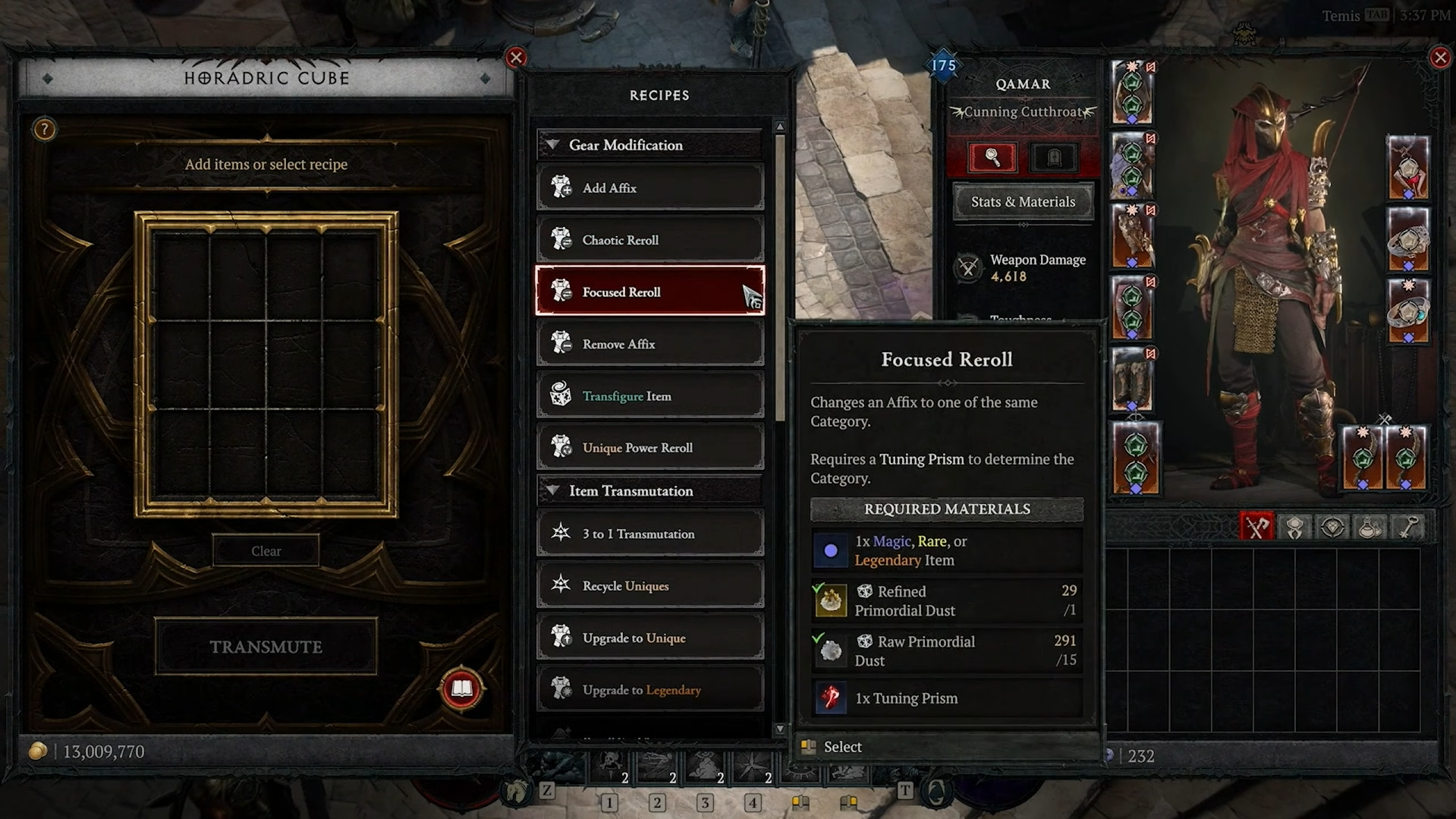The width and height of the screenshot is (1456, 819).
Task: Select the Unique Power Reroll recipe
Action: click(649, 448)
